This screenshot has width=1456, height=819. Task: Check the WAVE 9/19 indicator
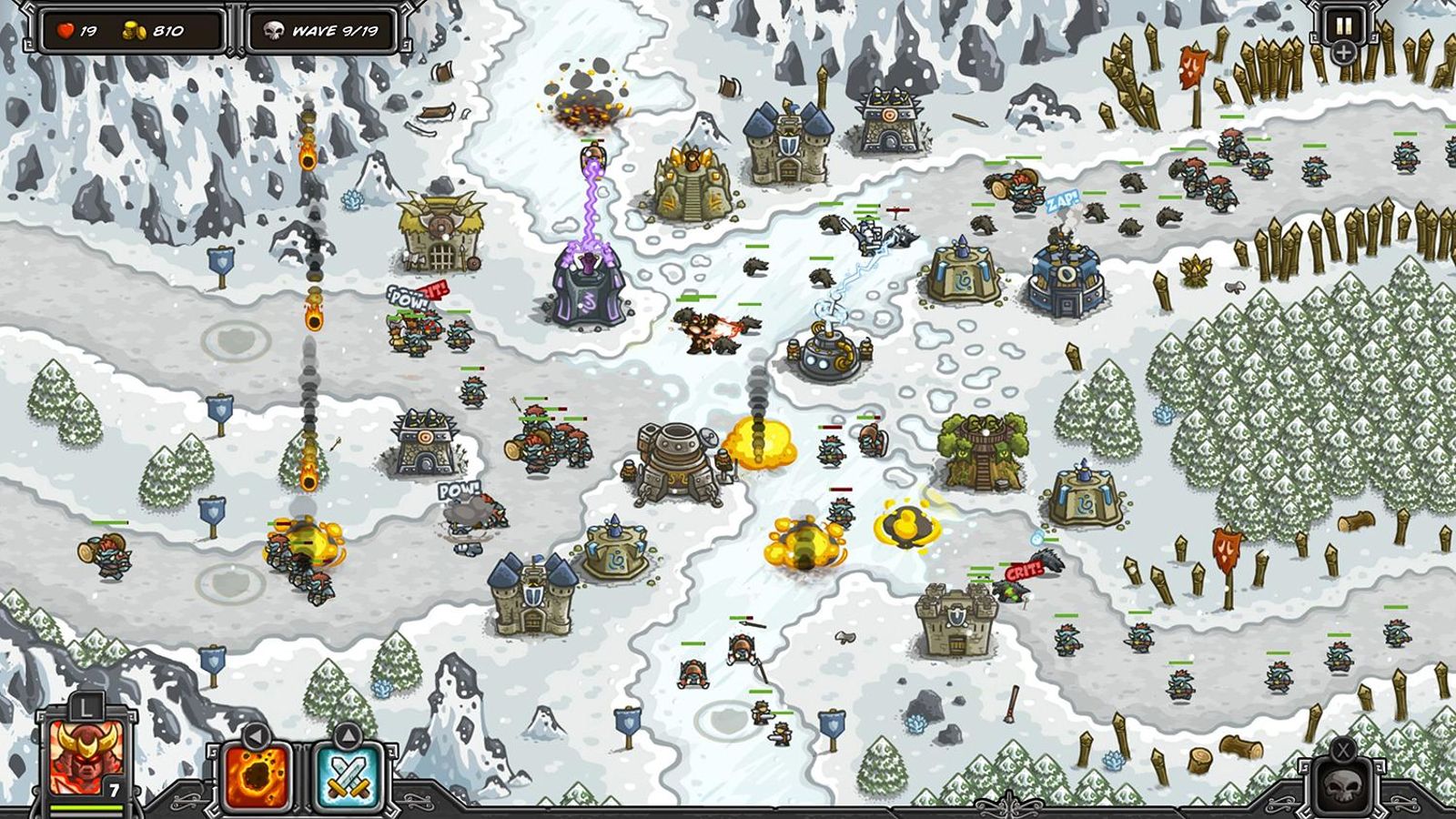[334, 29]
